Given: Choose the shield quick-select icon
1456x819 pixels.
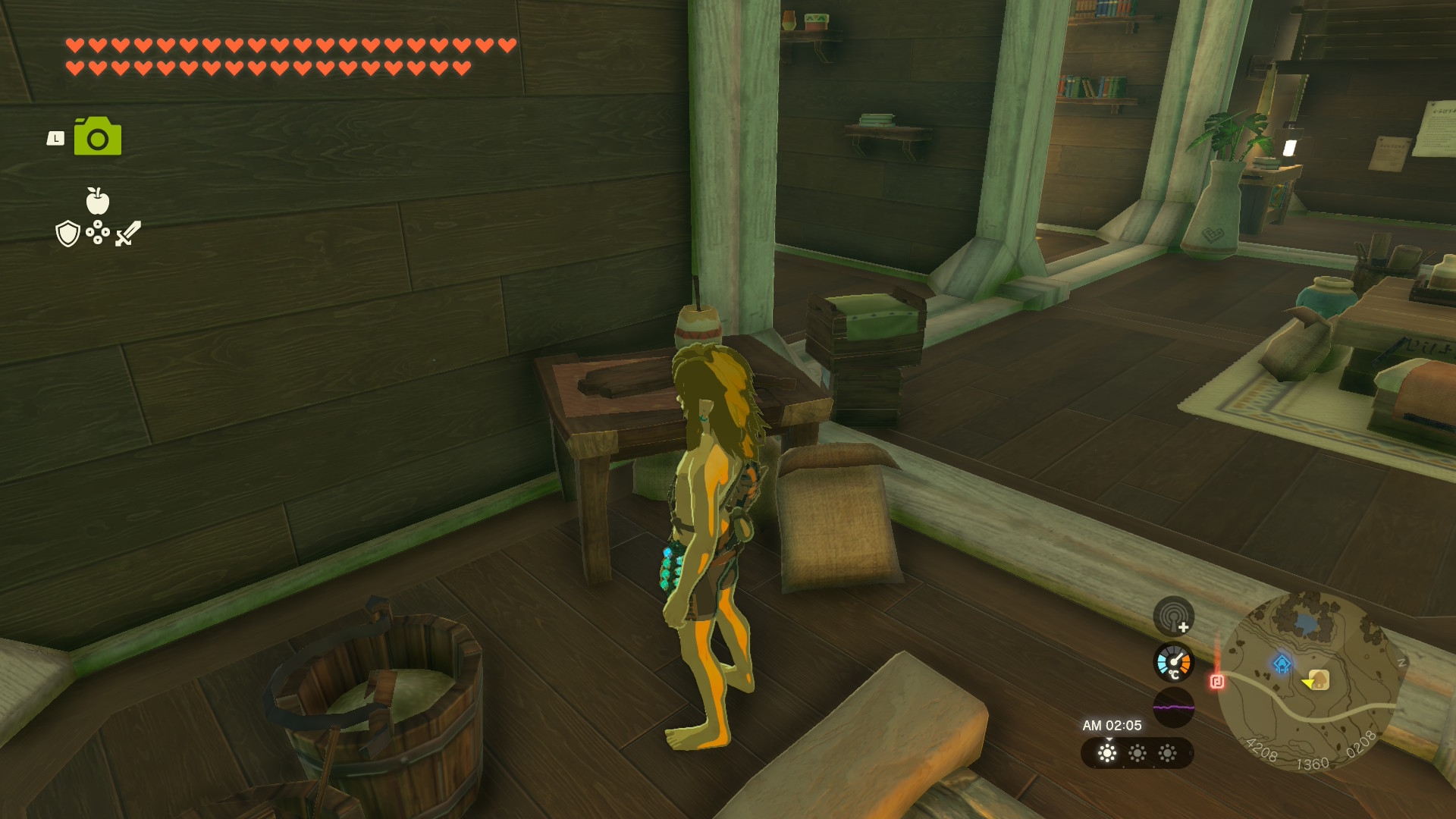Looking at the screenshot, I should click(x=68, y=234).
